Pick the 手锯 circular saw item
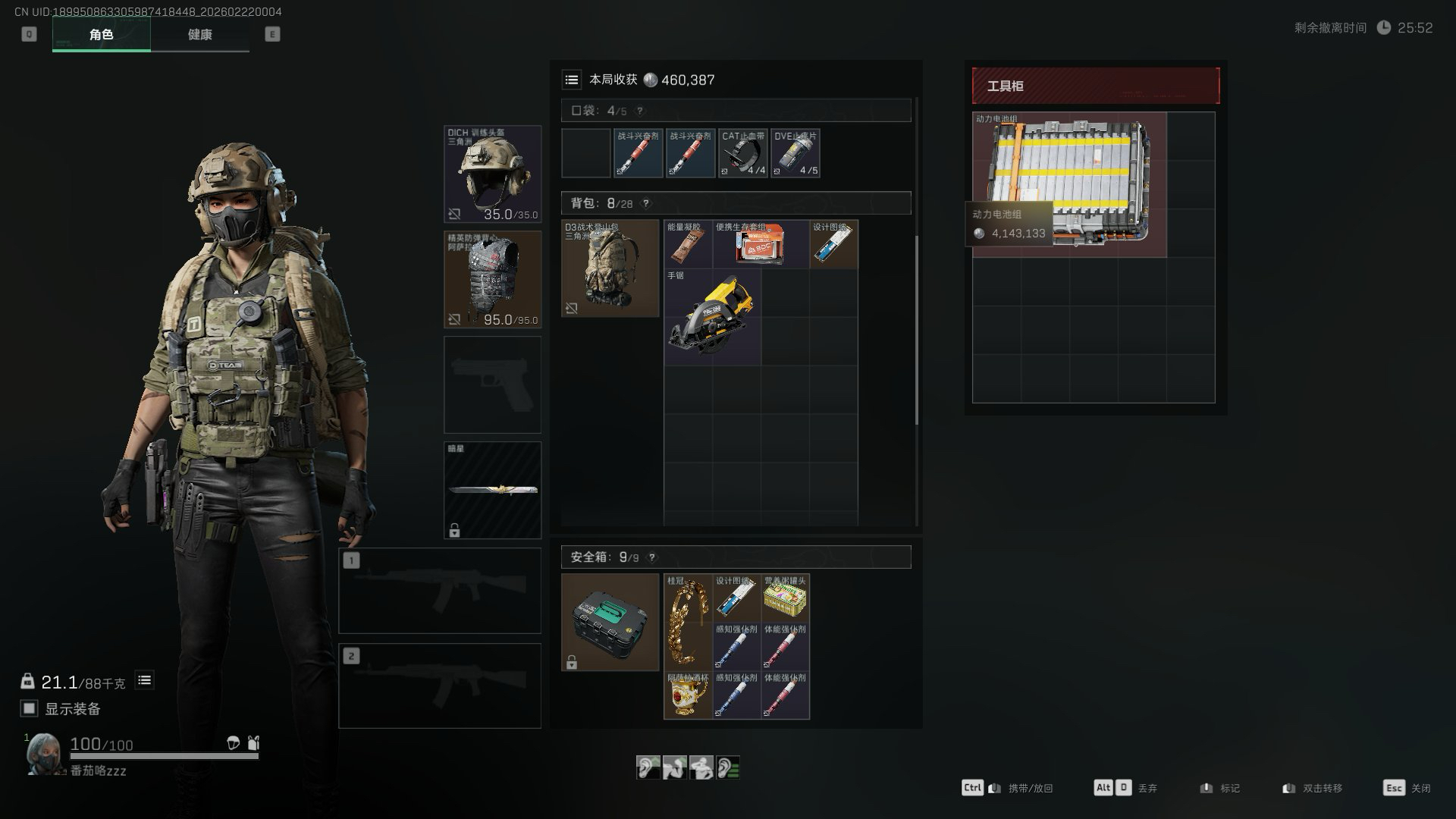This screenshot has width=1456, height=819. (712, 317)
